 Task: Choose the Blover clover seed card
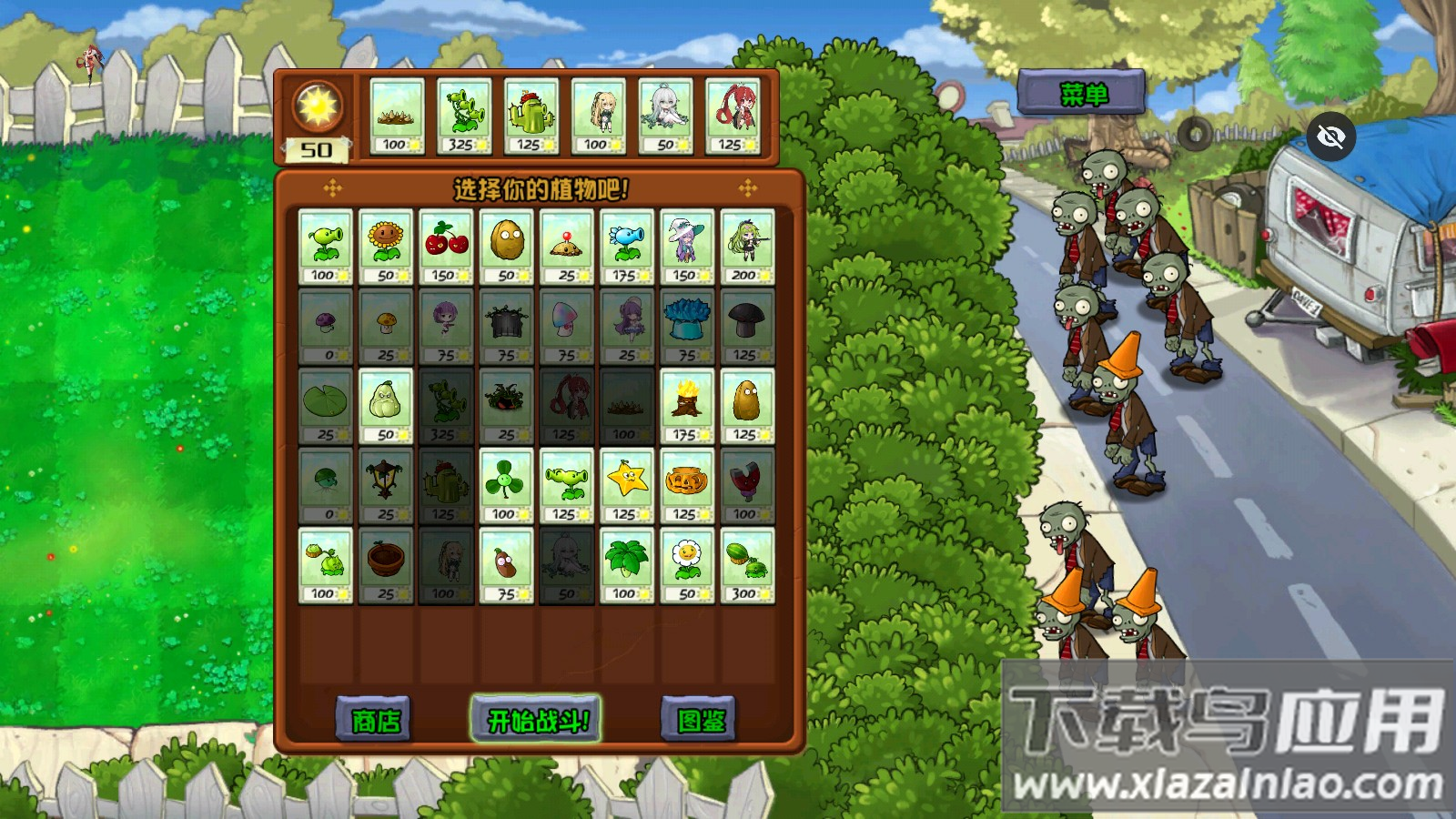[506, 485]
